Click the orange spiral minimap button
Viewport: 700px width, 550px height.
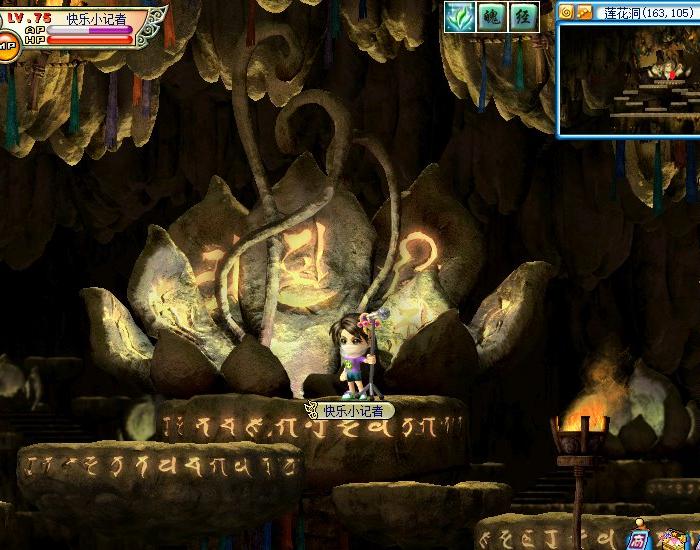(566, 12)
